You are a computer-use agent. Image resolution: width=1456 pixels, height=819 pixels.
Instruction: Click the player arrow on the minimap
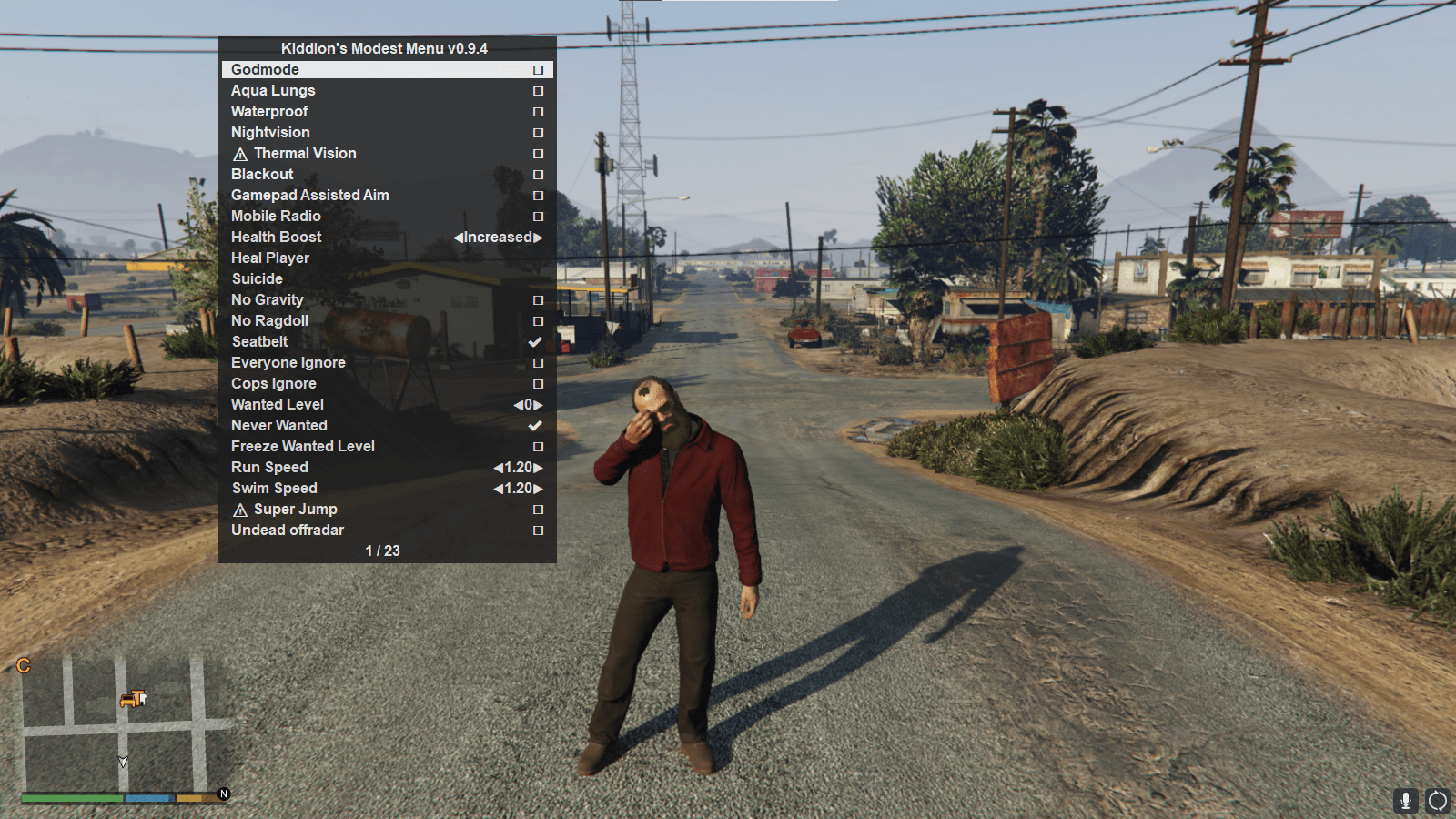(123, 763)
